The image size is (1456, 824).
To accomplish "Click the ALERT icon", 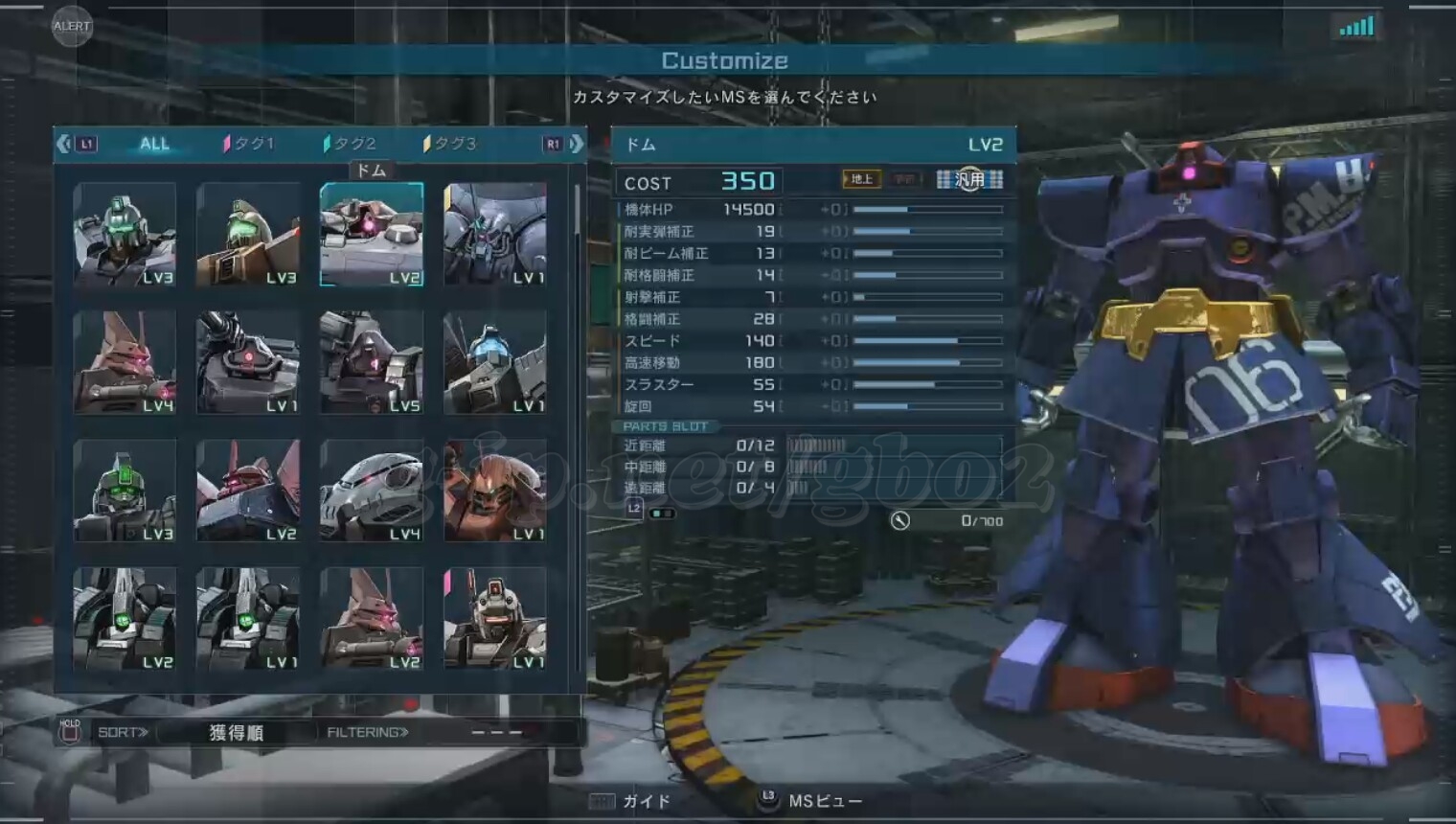I will [72, 26].
